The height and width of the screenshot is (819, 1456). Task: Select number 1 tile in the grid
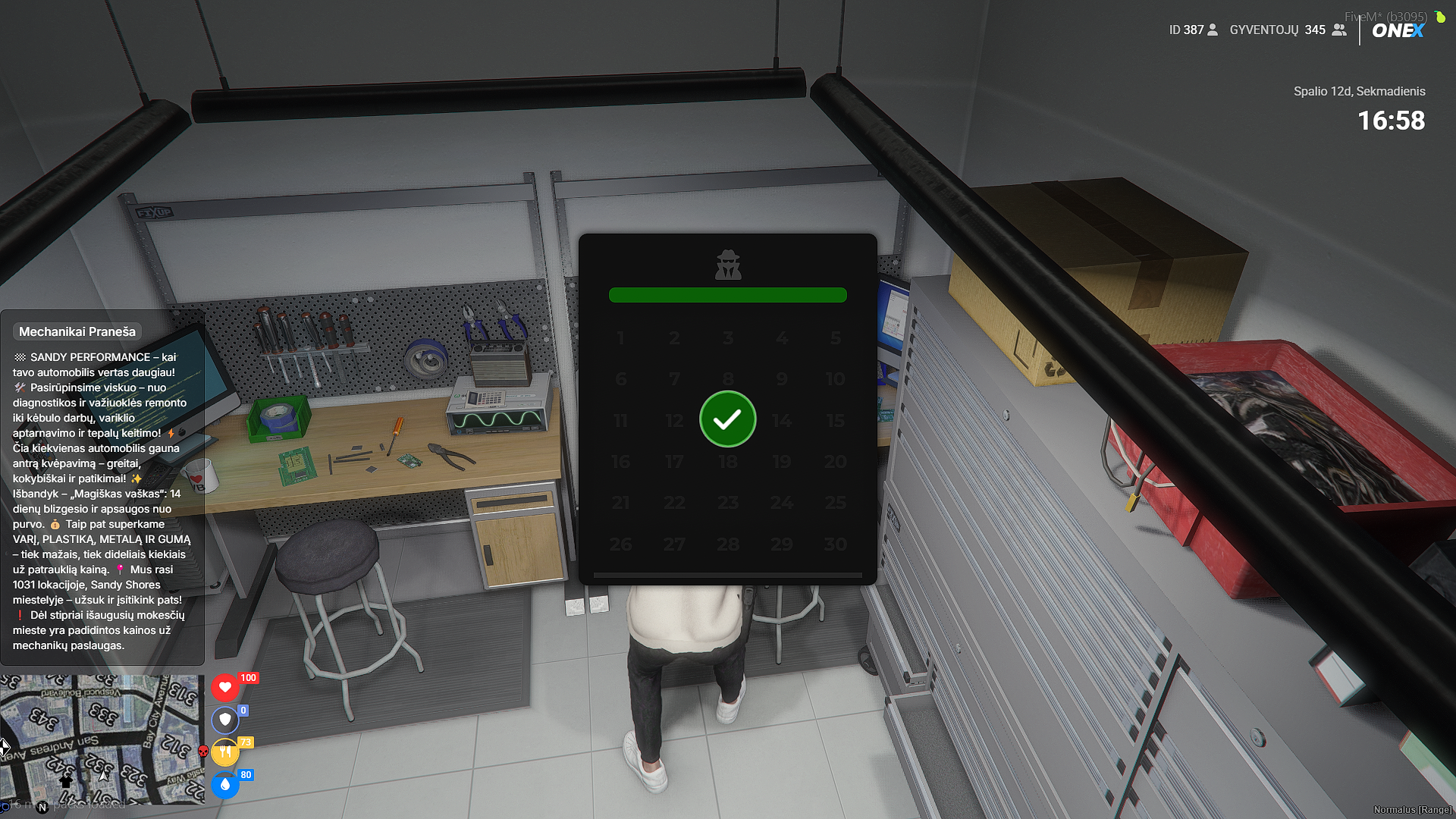click(620, 338)
